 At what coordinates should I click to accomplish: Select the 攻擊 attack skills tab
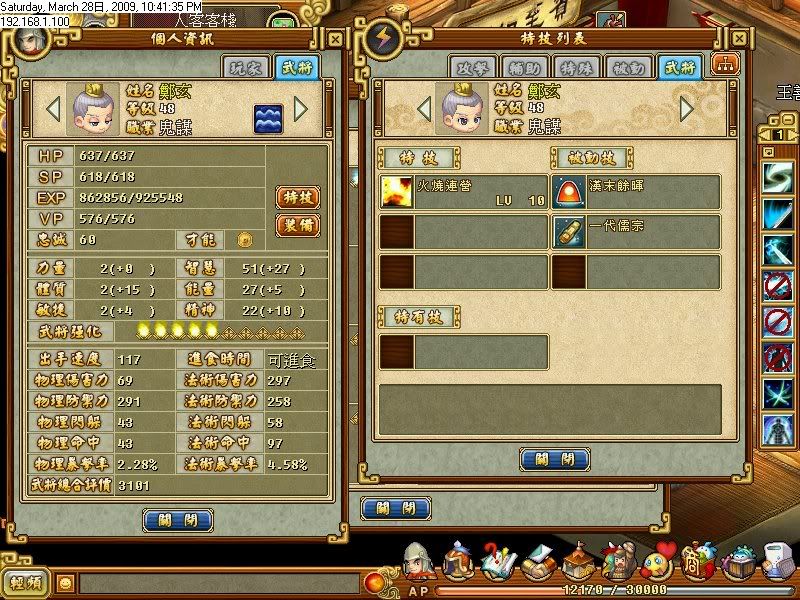(472, 68)
